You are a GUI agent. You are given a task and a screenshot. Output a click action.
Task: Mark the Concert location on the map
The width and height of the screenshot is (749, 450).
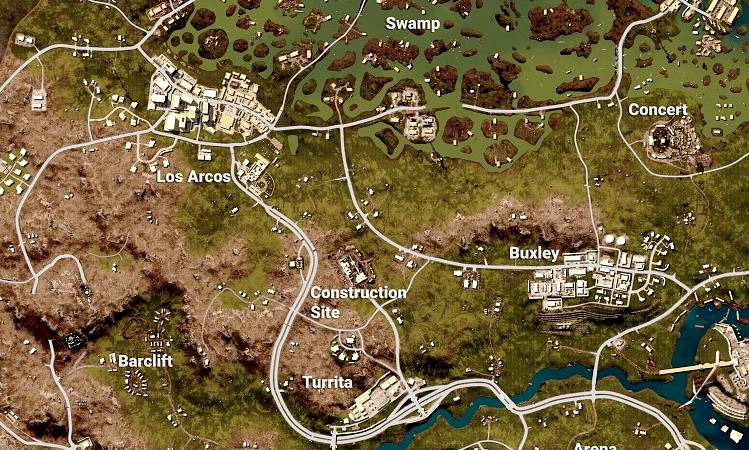(x=657, y=109)
